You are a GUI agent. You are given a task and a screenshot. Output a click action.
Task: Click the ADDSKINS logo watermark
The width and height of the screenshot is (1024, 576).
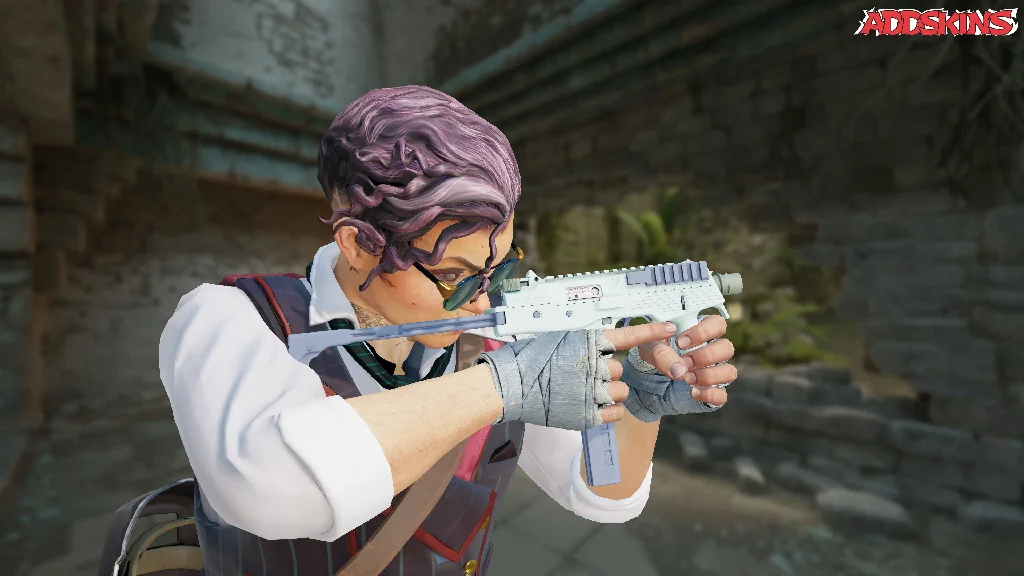(x=935, y=23)
